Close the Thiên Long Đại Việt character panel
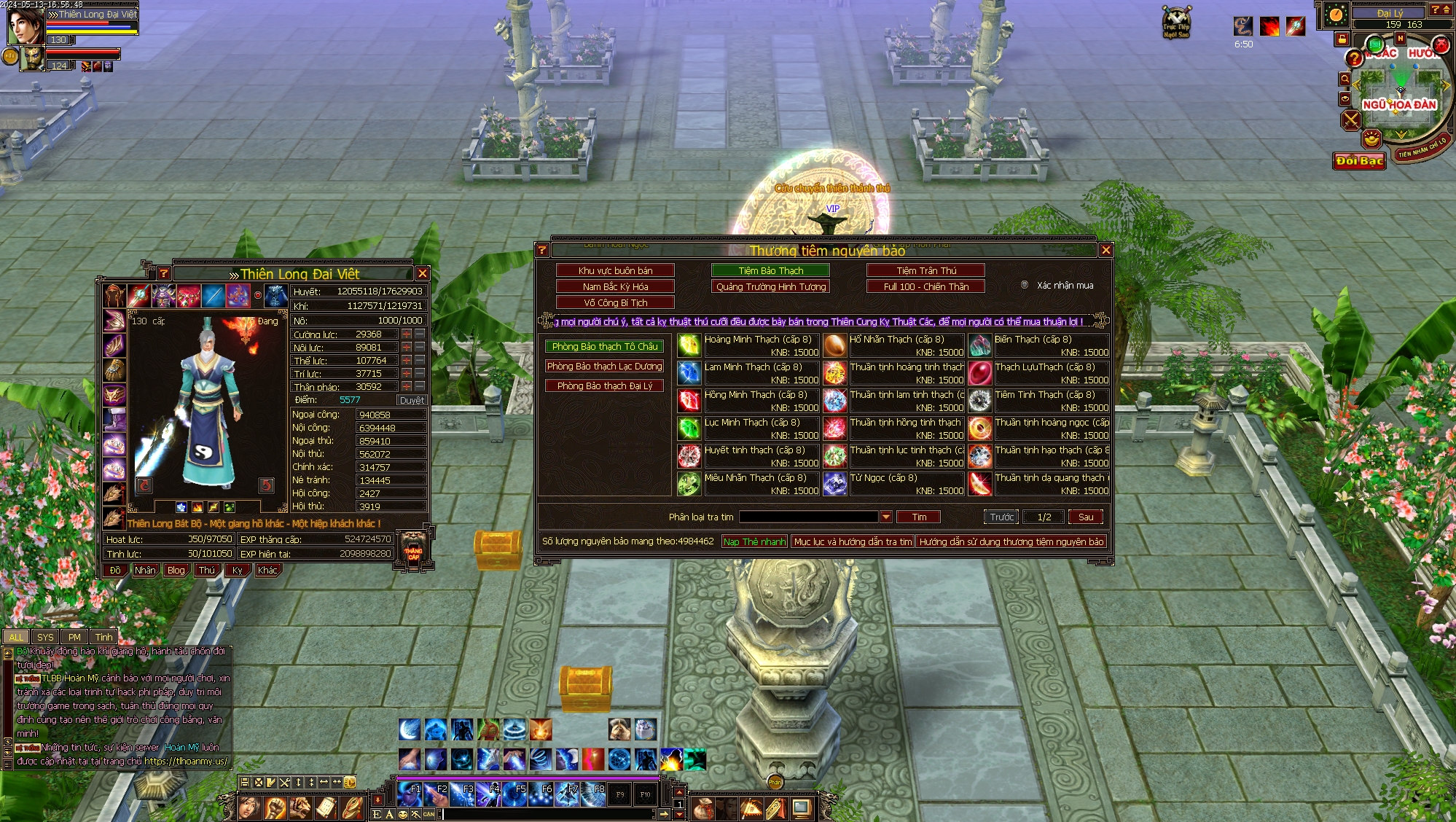The height and width of the screenshot is (822, 1456). 422,273
